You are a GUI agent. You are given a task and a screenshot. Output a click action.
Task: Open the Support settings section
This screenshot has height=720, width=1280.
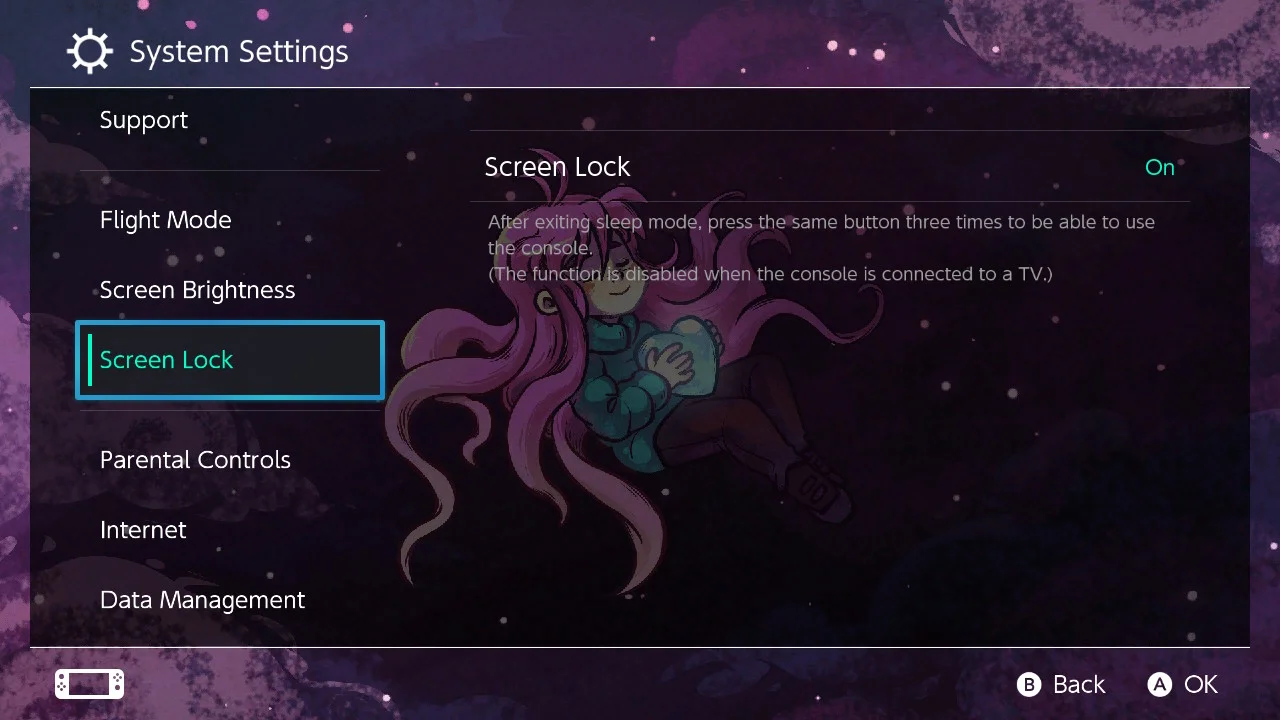[144, 120]
